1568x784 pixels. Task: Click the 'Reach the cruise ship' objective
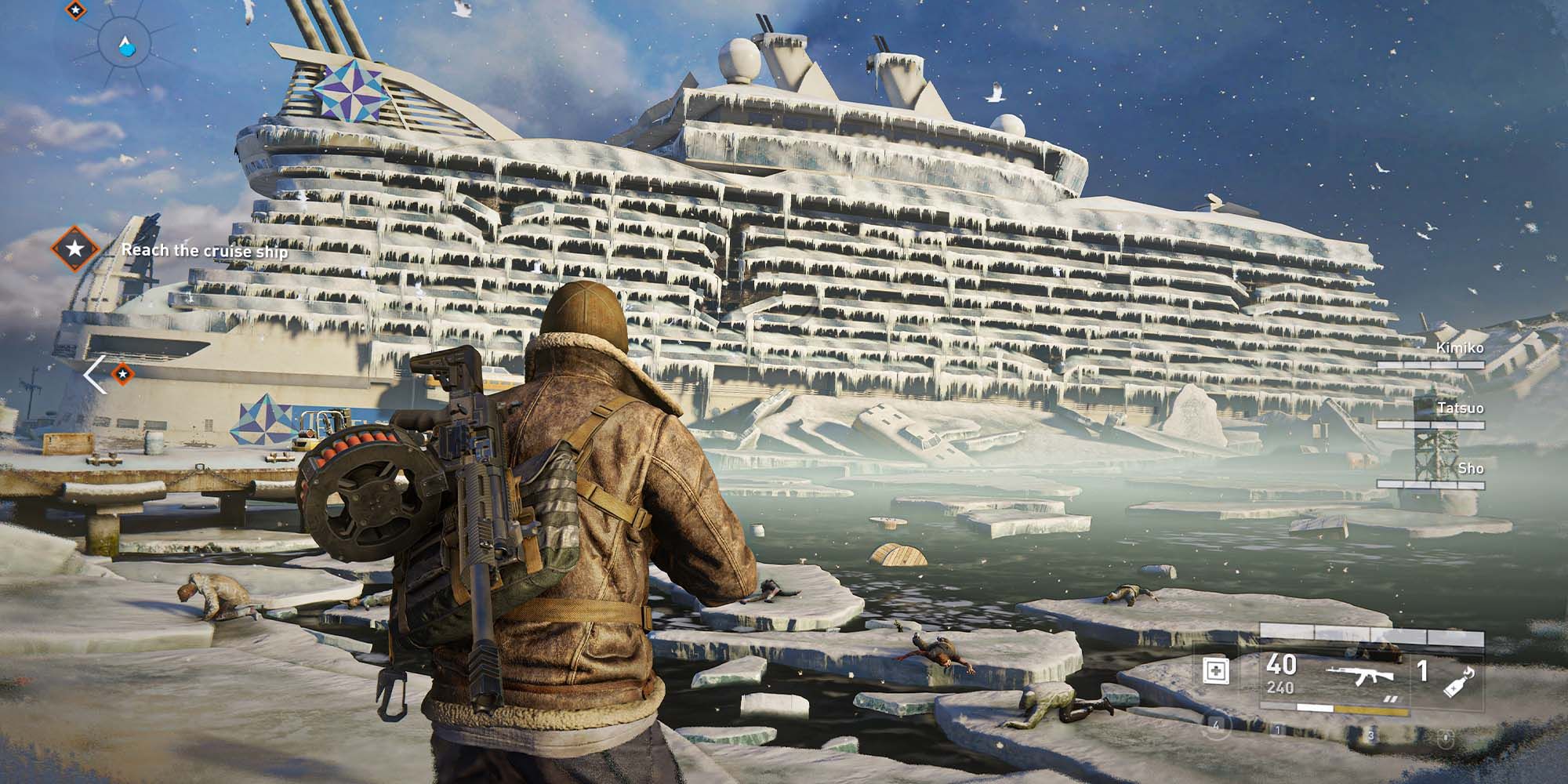coord(205,251)
